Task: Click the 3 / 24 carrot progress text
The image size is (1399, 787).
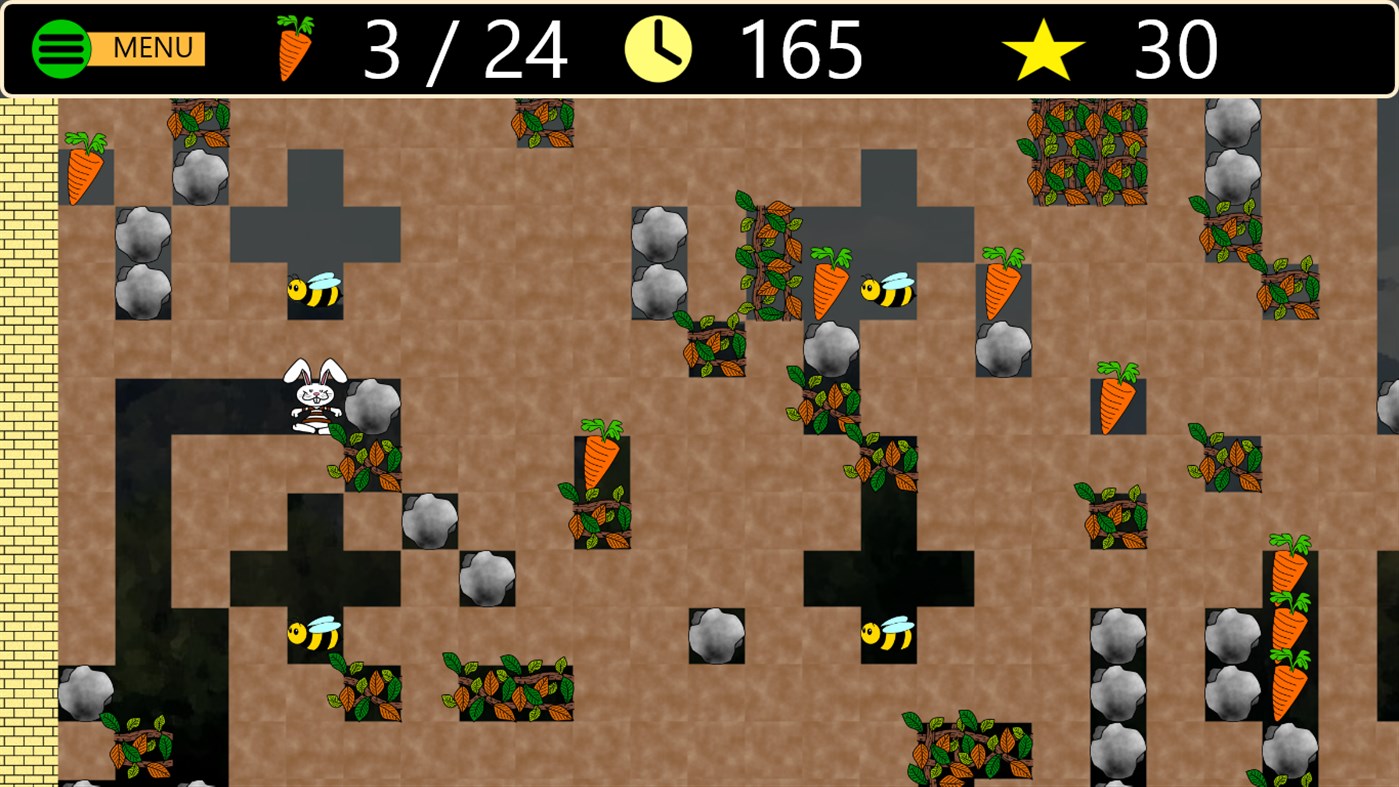Action: pos(464,49)
